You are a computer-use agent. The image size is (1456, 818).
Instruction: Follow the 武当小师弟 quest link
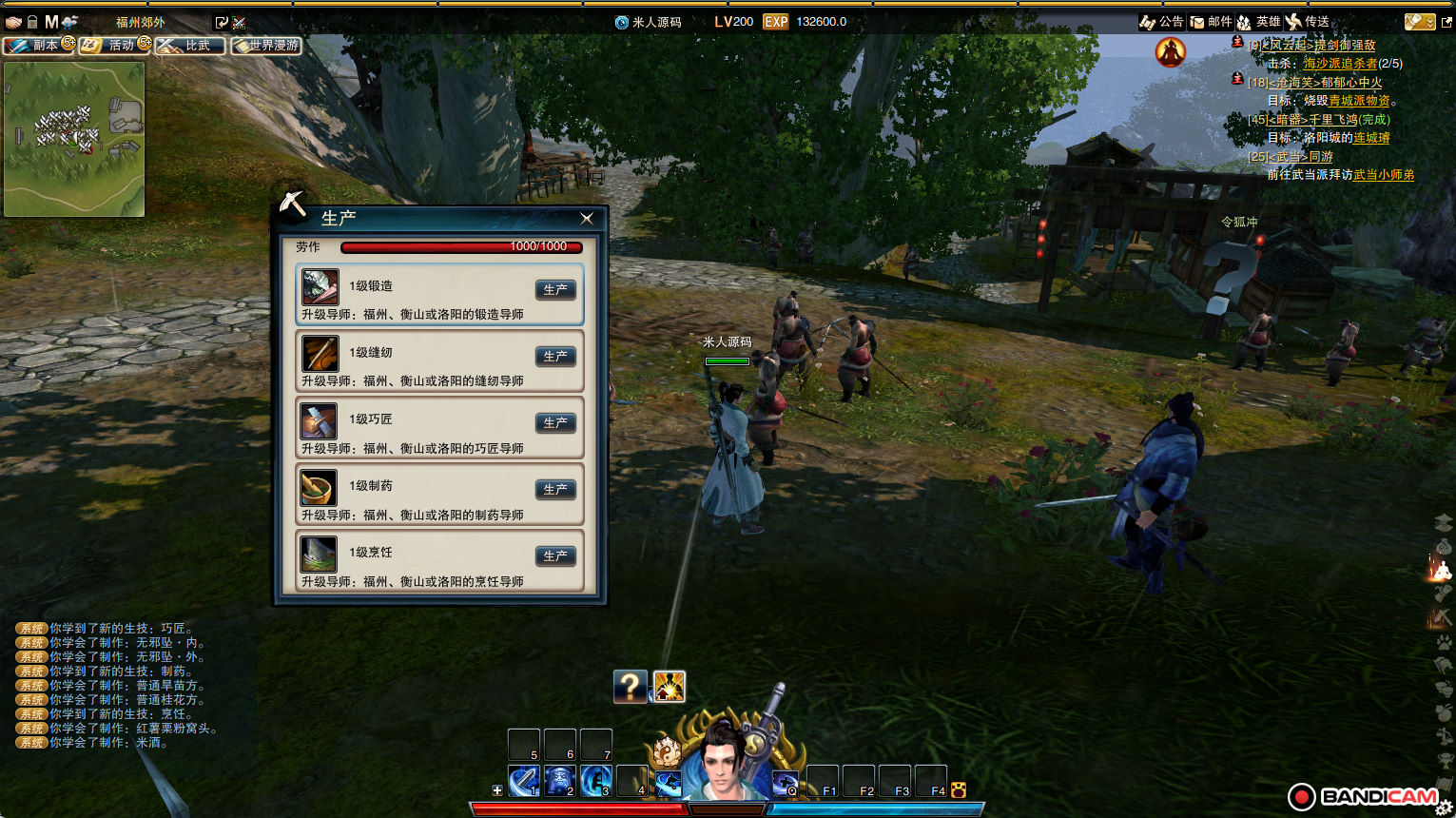pyautogui.click(x=1383, y=175)
